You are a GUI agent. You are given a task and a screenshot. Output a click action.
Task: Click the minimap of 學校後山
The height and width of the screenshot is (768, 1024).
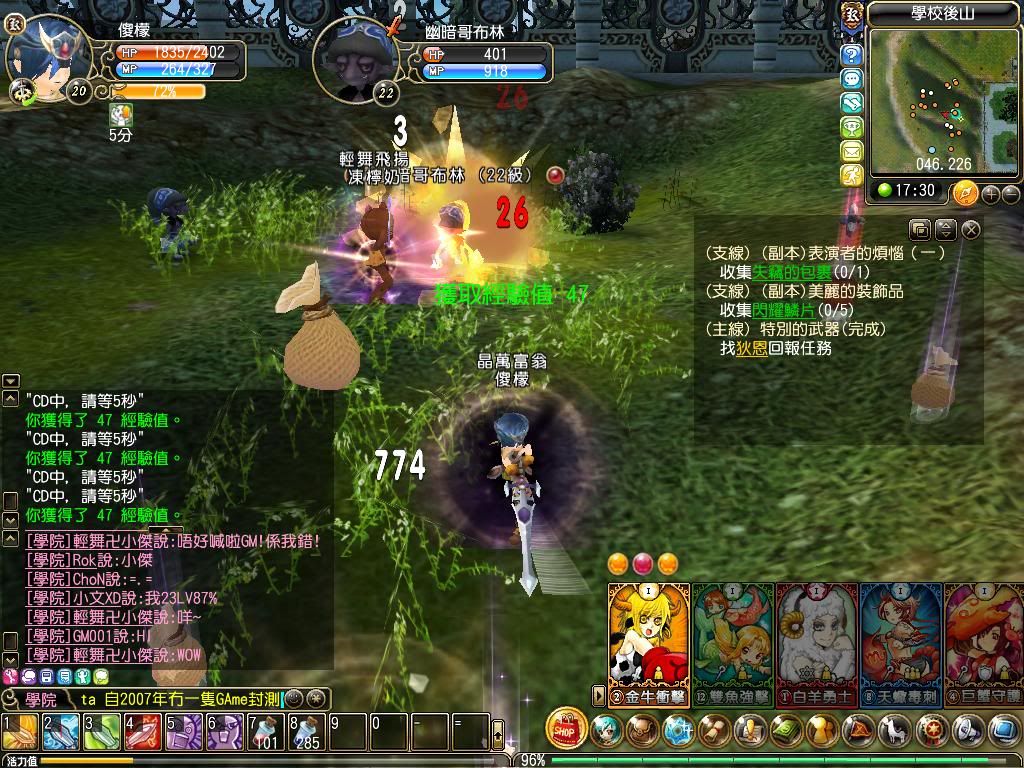pyautogui.click(x=928, y=98)
